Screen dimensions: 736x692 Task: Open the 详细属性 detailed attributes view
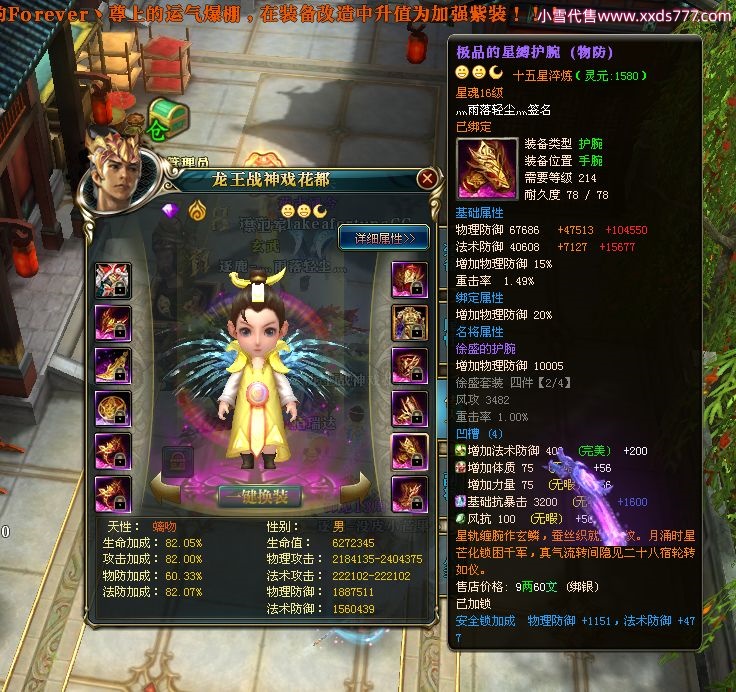click(384, 237)
